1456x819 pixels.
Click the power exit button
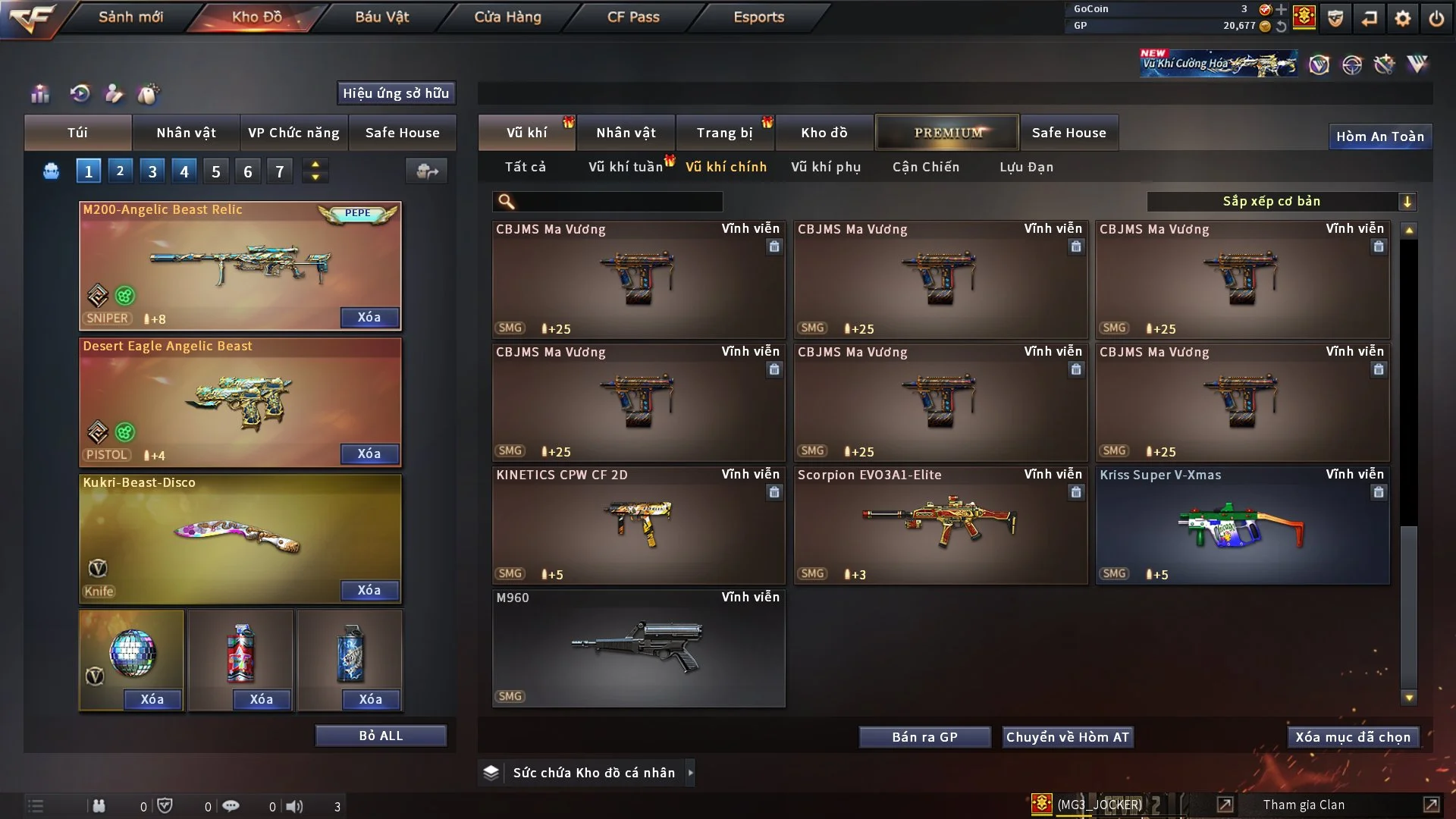(1436, 18)
